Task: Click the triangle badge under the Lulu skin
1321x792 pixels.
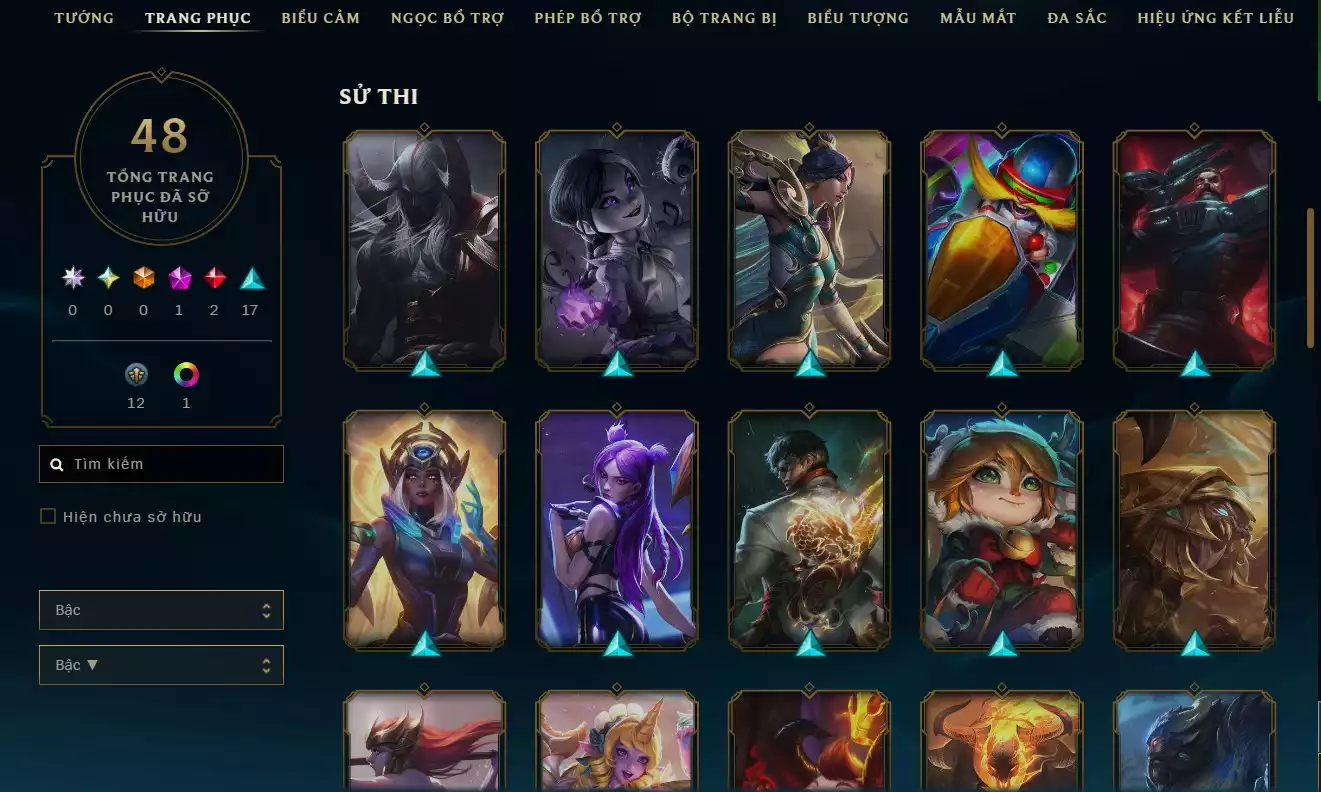Action: pyautogui.click(x=1001, y=644)
